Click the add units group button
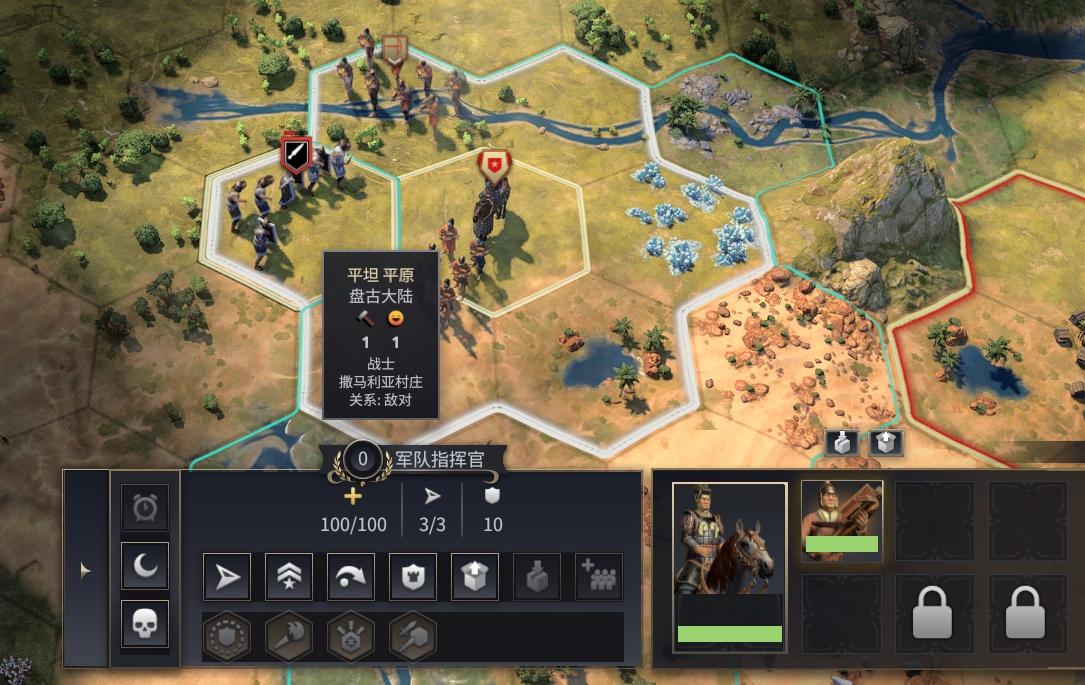Screen dimensions: 1085x685 tap(599, 576)
